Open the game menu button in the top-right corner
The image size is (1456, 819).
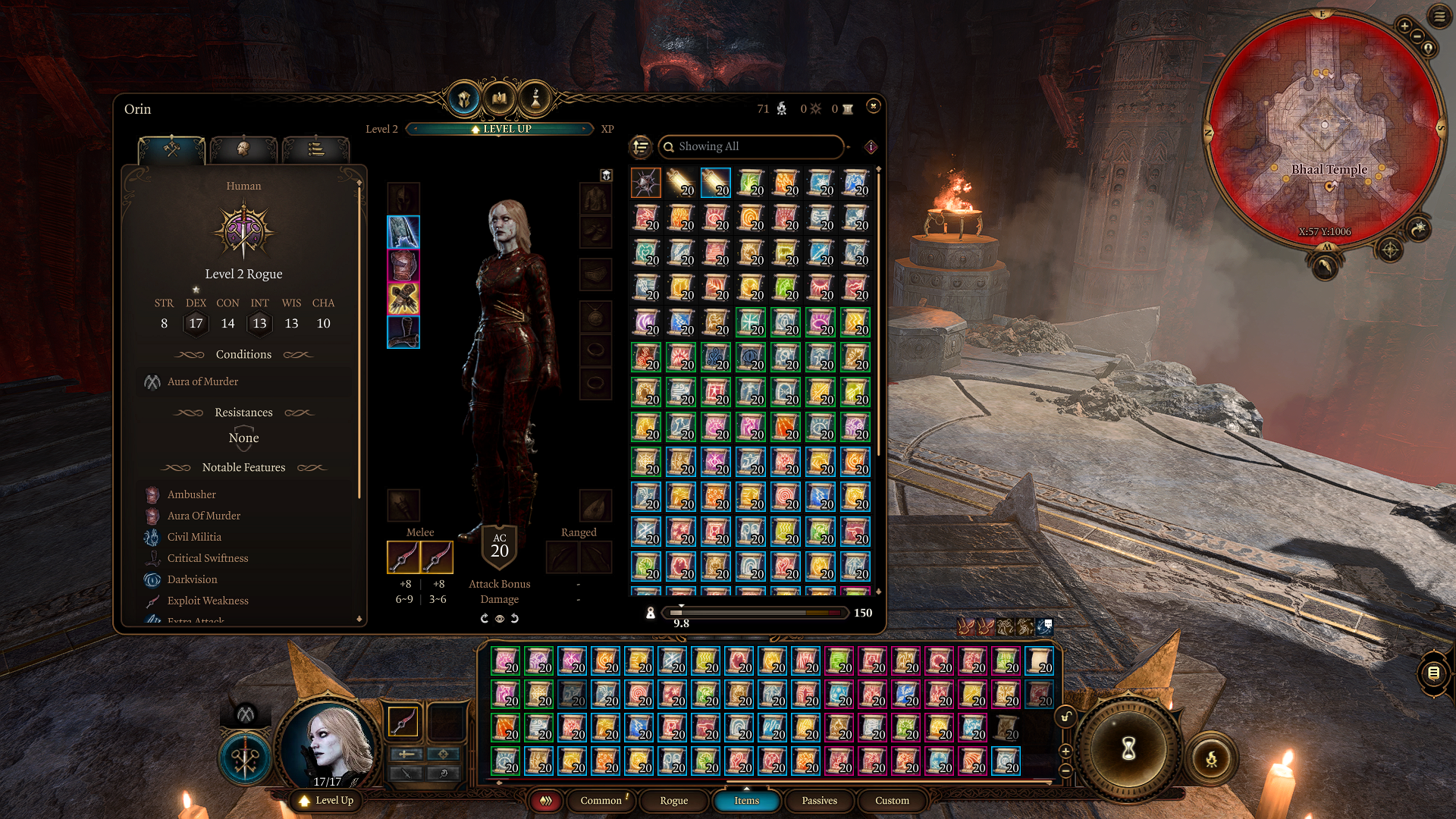1439,16
